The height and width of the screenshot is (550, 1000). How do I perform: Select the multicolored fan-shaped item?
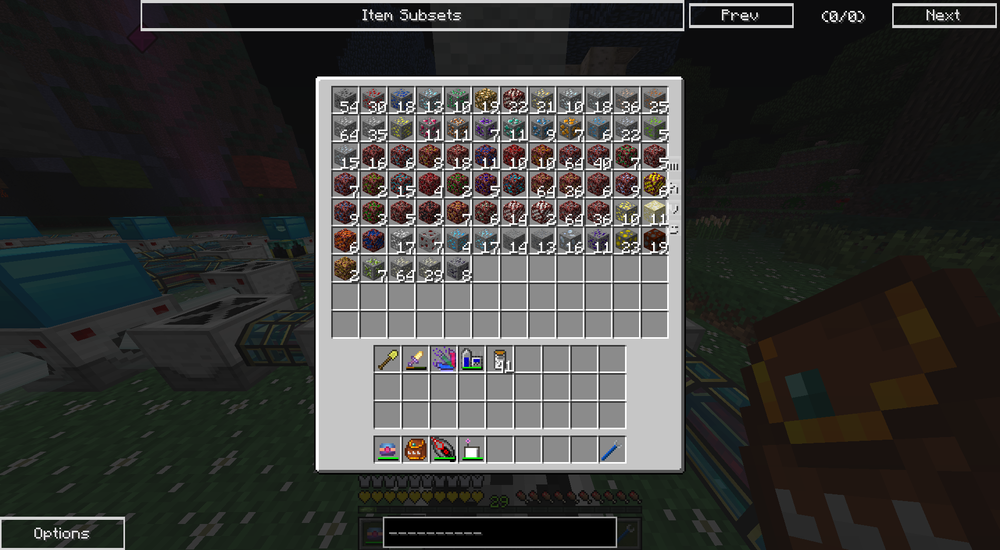click(444, 359)
